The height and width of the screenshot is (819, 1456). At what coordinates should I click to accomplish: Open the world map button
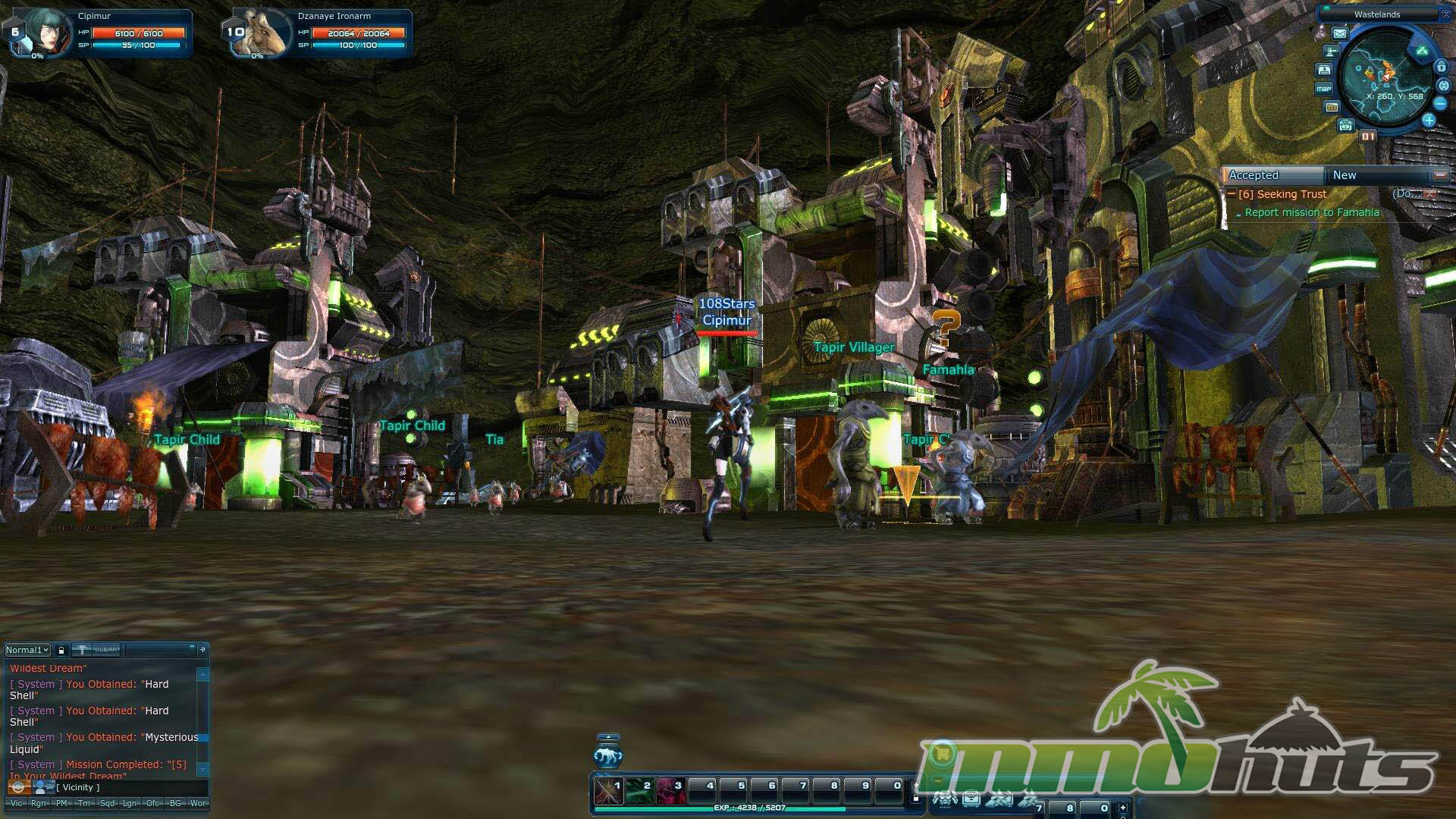pos(1324,89)
